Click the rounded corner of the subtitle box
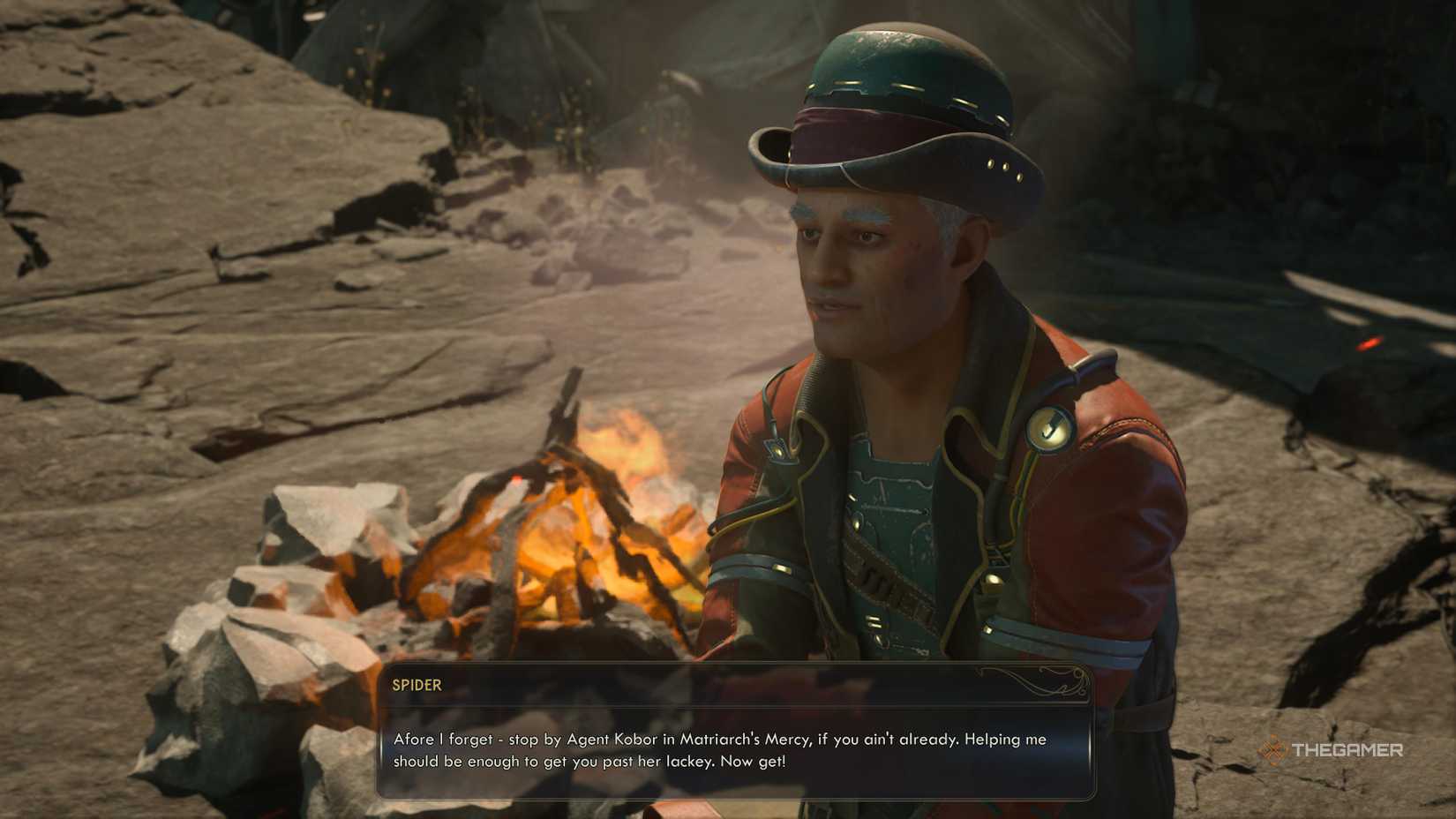This screenshot has width=1456, height=819. [386, 669]
